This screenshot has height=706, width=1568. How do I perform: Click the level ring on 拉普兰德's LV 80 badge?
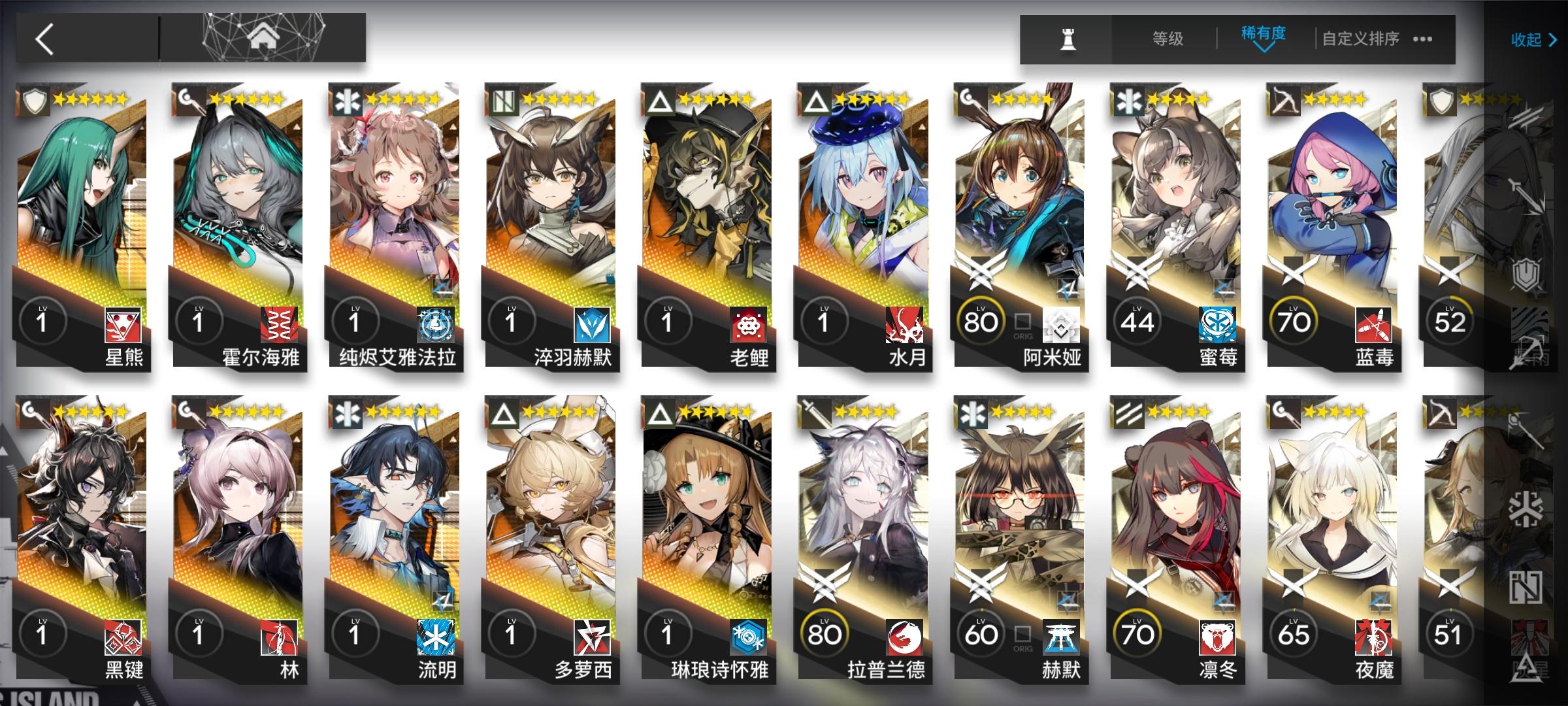pos(825,634)
